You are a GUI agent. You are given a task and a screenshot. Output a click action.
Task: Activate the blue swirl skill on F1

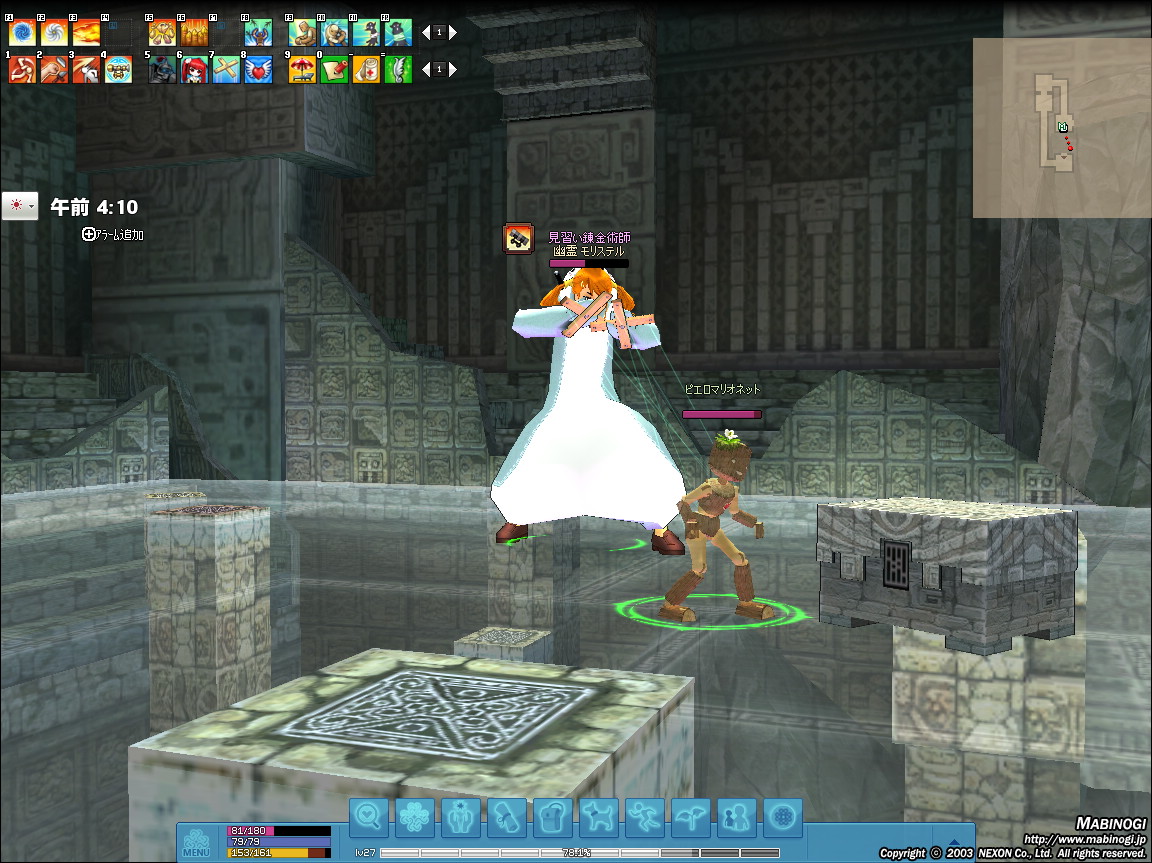click(x=22, y=33)
